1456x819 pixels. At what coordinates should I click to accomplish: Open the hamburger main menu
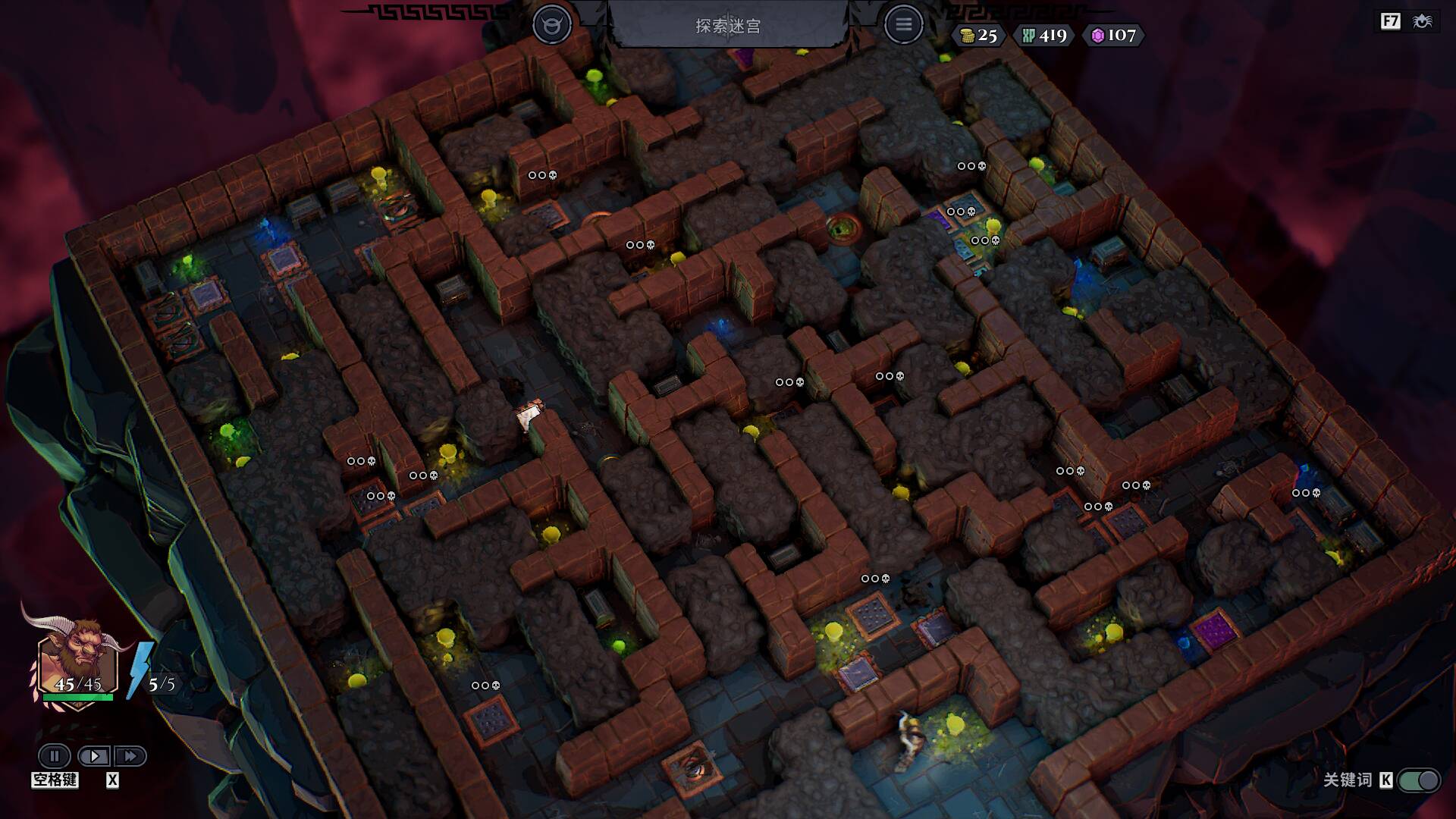click(903, 25)
